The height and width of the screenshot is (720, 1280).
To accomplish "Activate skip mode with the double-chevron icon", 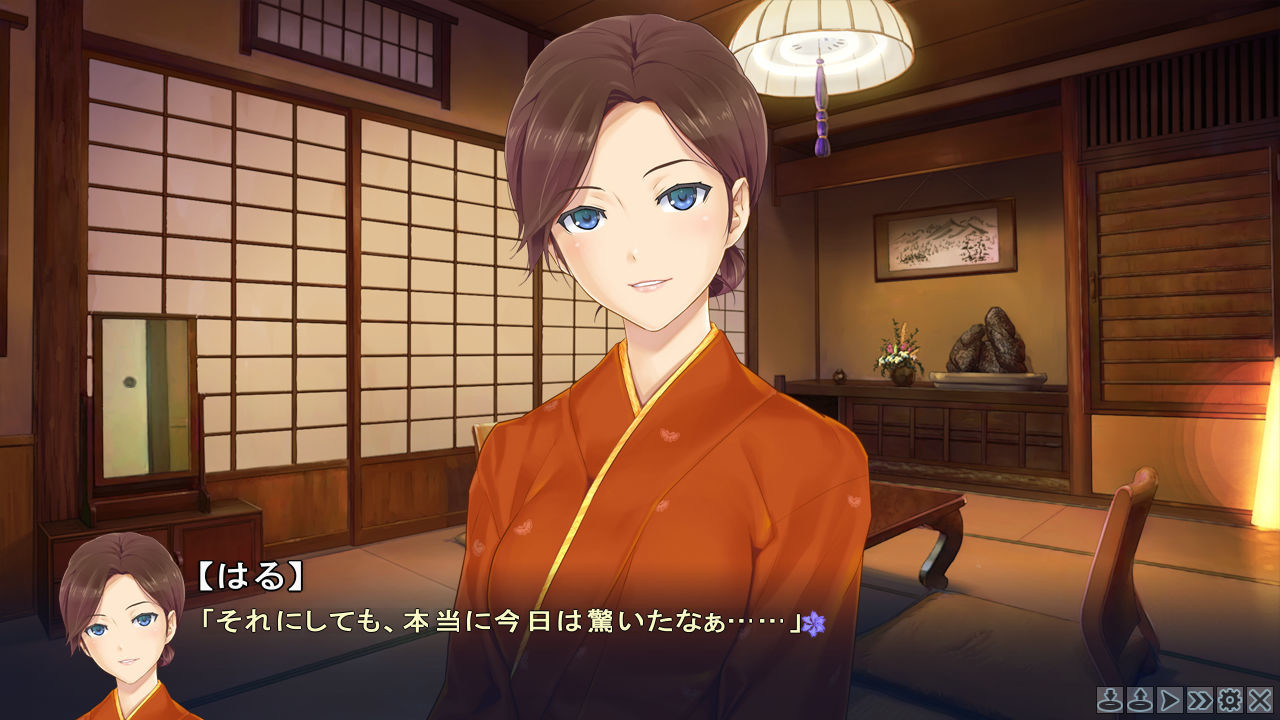I will pos(1197,701).
